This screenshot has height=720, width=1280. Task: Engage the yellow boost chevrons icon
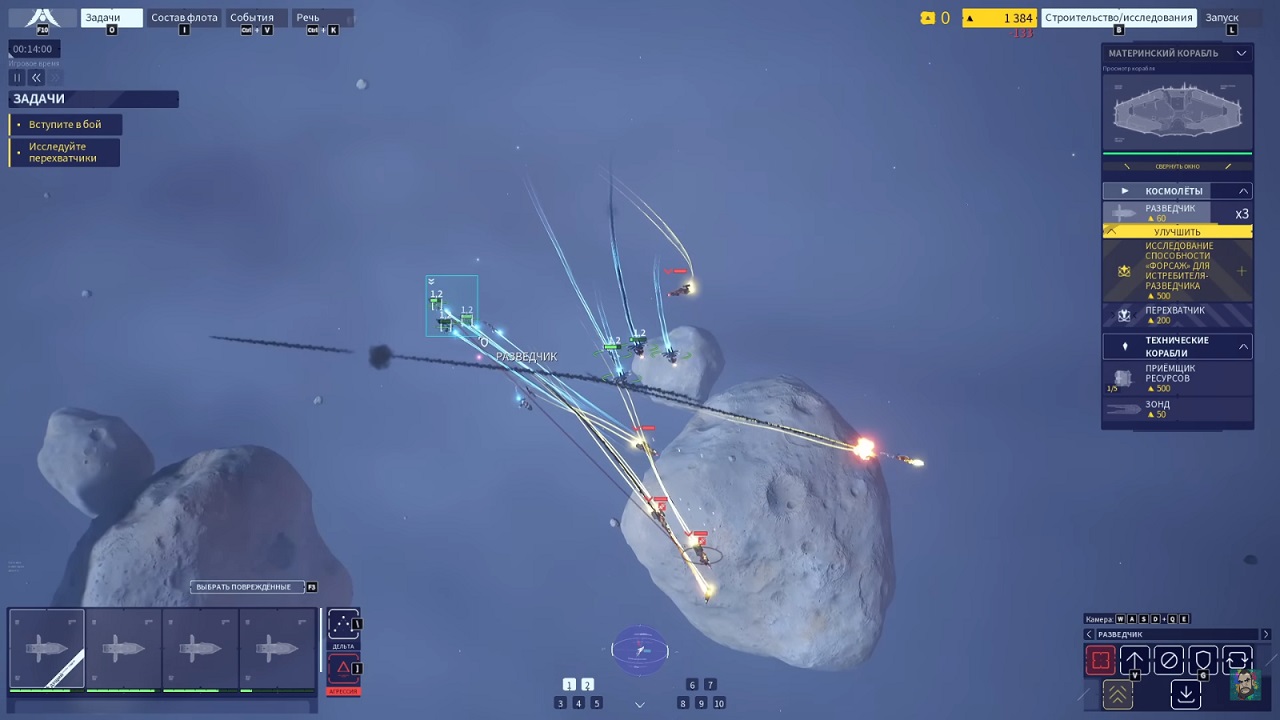[1118, 694]
